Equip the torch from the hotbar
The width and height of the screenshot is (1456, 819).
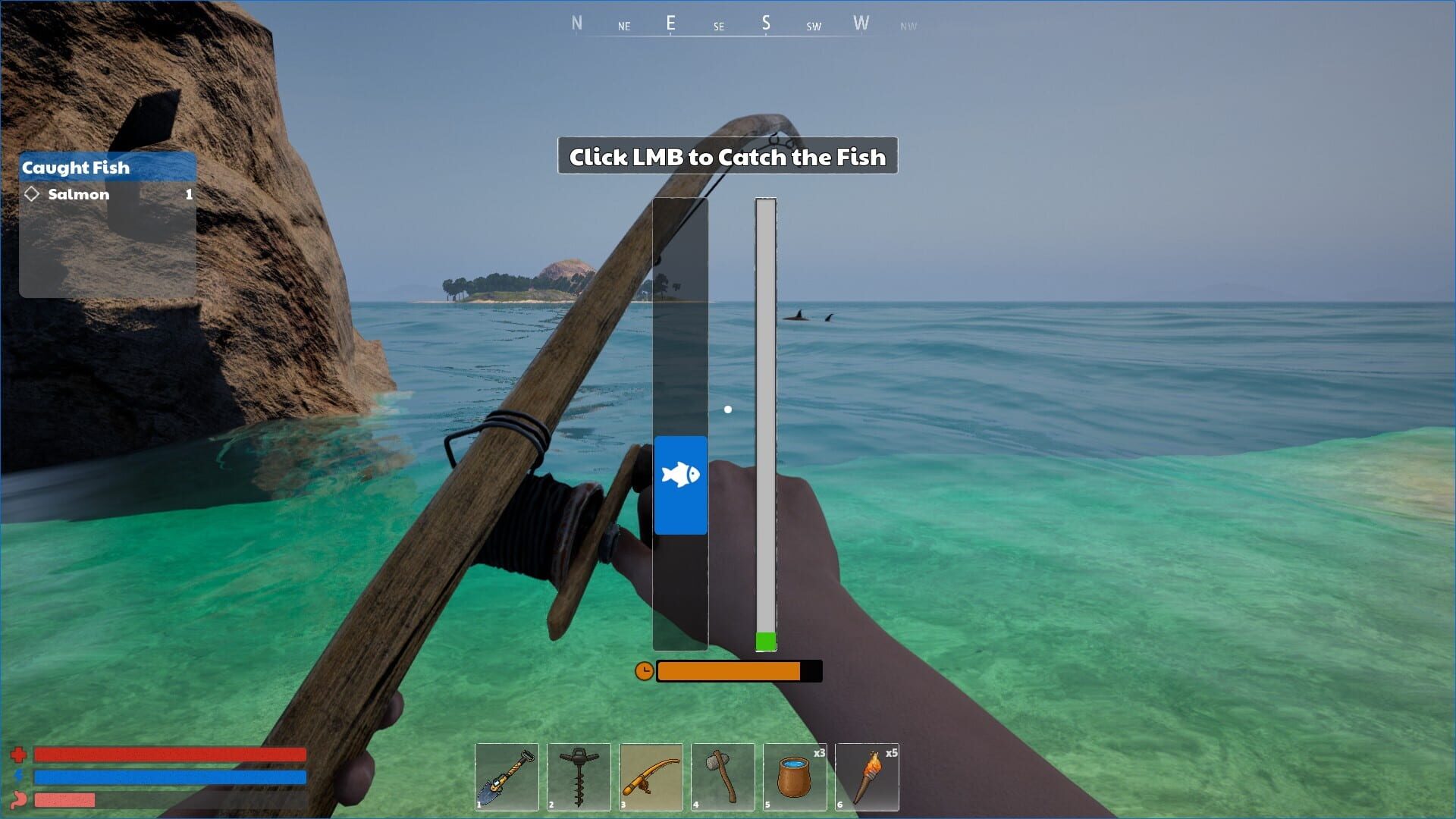(867, 777)
